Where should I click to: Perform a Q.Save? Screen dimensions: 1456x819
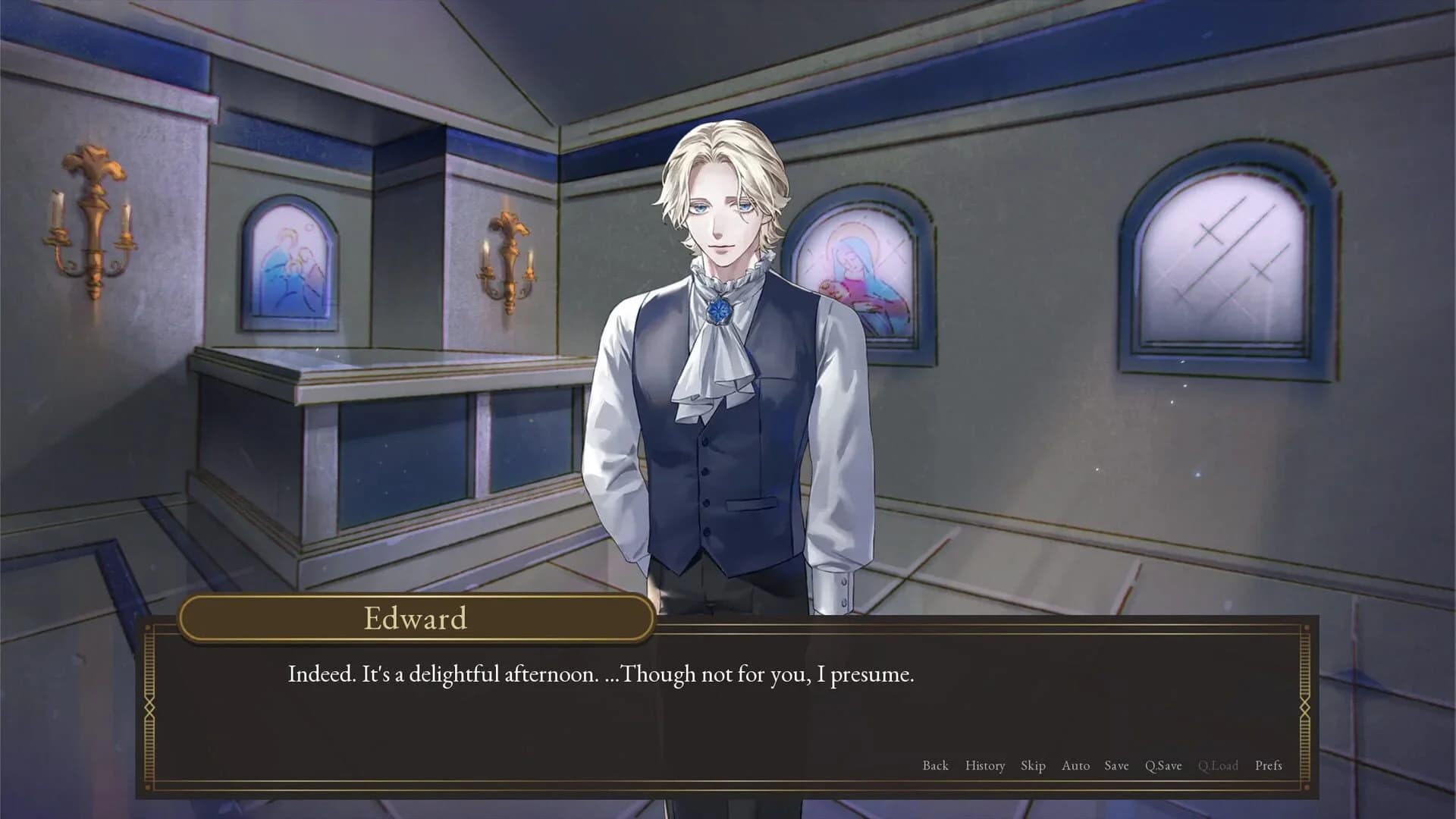pyautogui.click(x=1163, y=766)
